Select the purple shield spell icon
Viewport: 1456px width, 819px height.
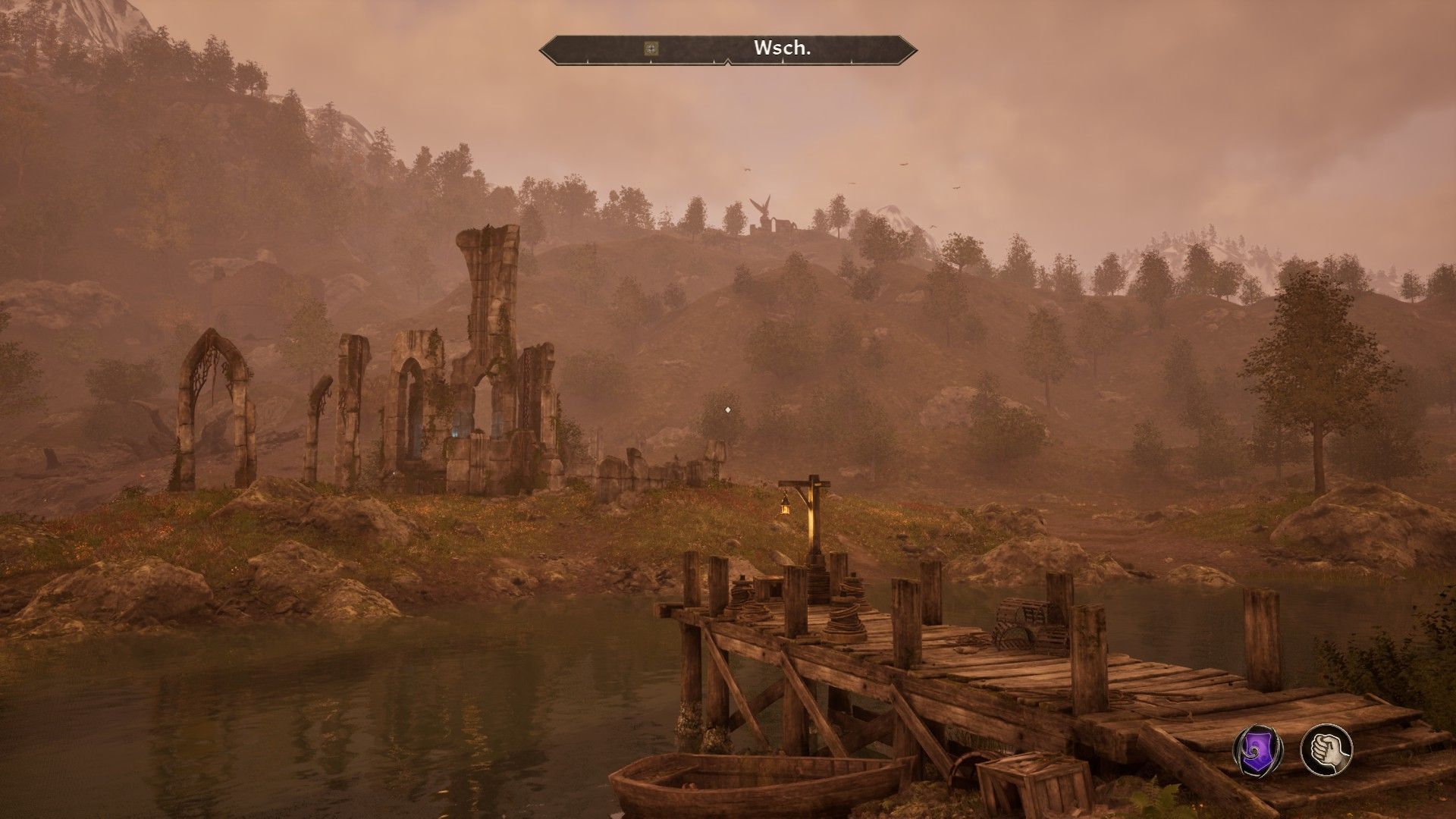point(1257,750)
